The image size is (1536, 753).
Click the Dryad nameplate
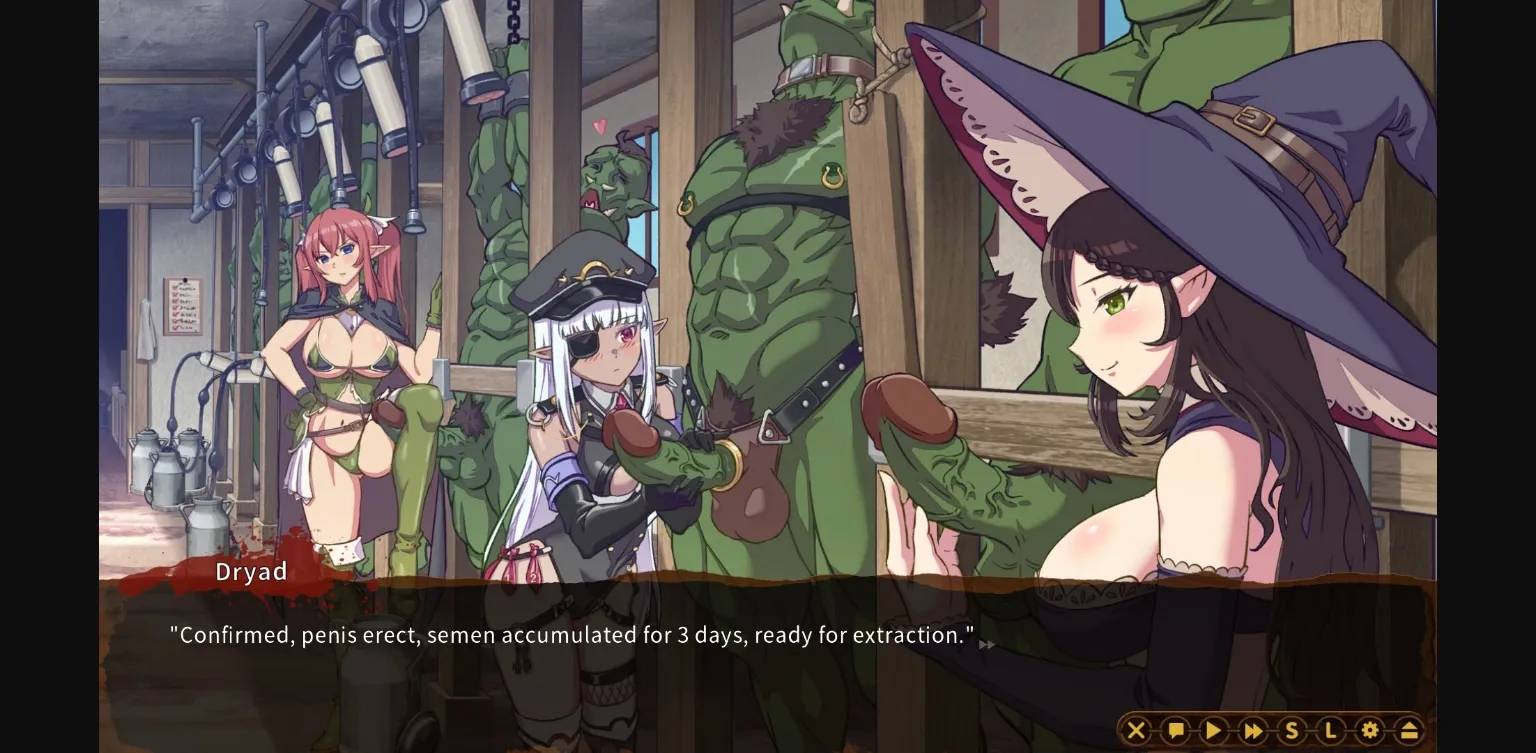click(x=251, y=572)
